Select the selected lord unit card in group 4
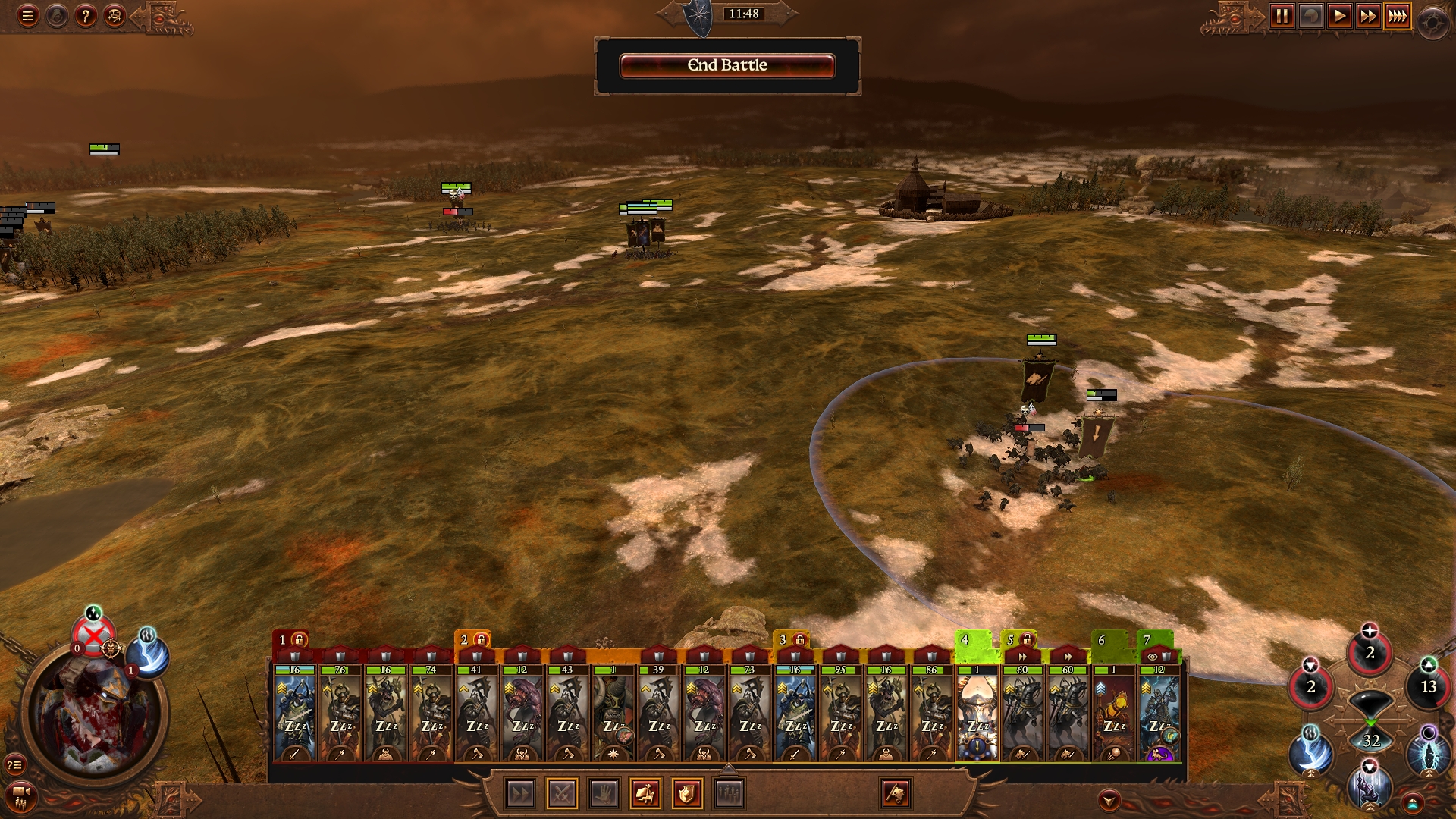Viewport: 1456px width, 819px height. point(977,713)
